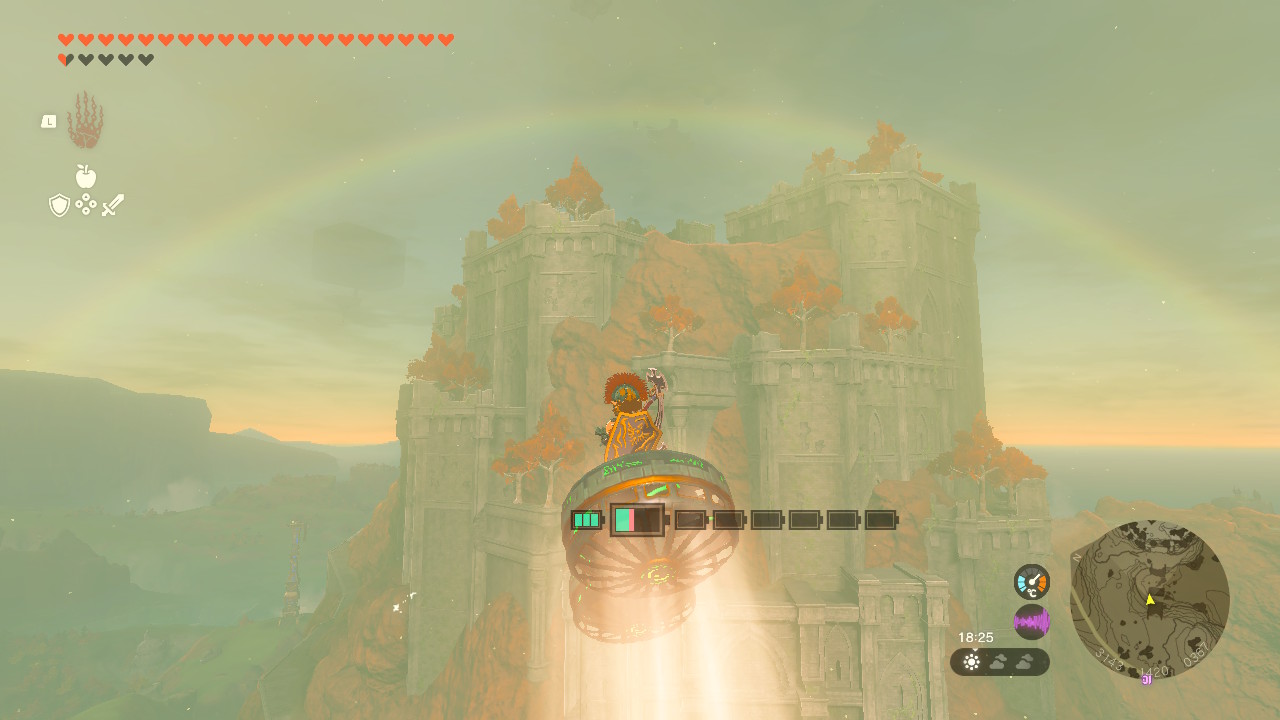Select the apple quick-item icon
Image resolution: width=1280 pixels, height=720 pixels.
point(86,177)
